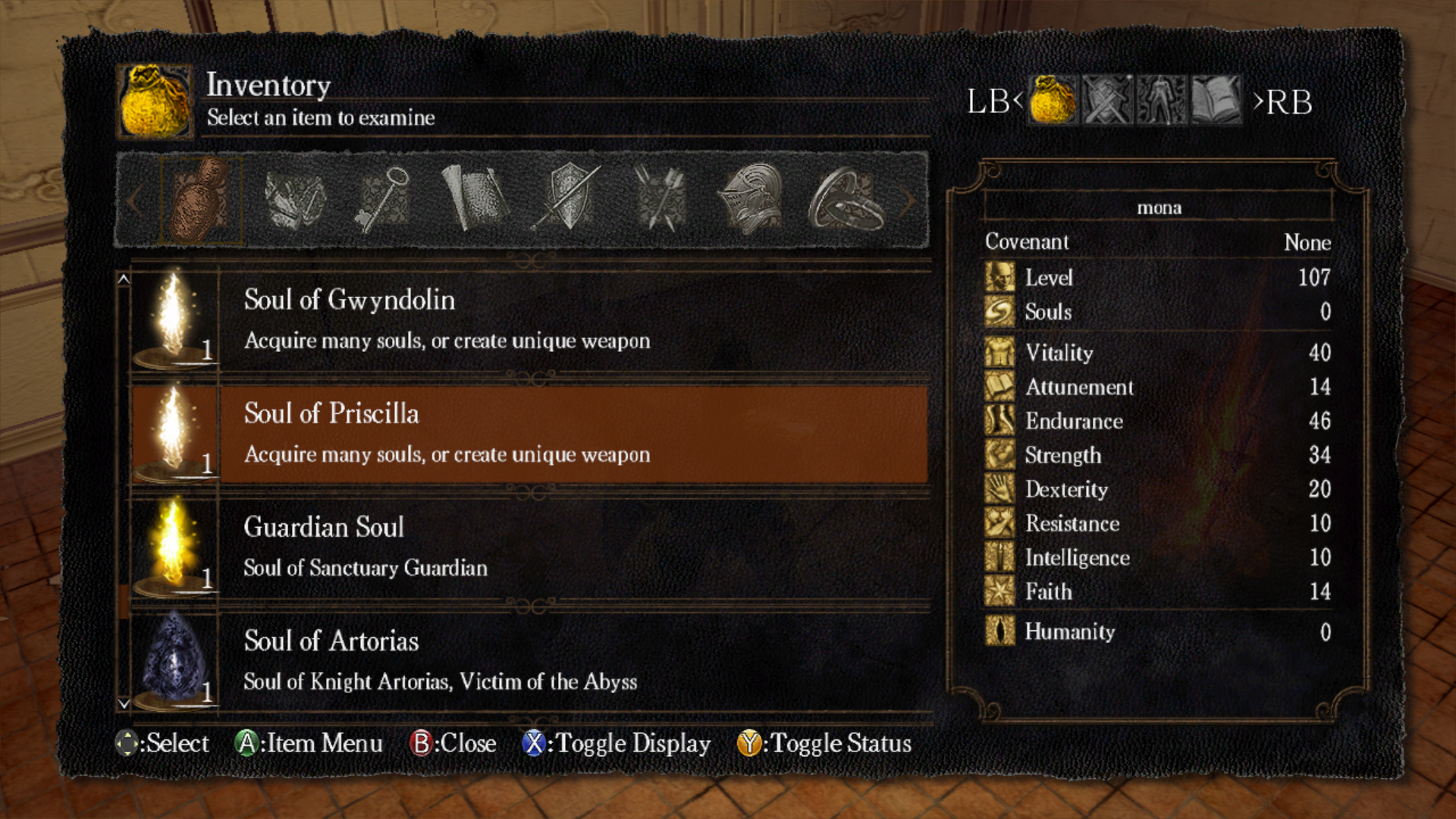This screenshot has width=1456, height=819.
Task: Open the character Status figure tab
Action: 1162,100
